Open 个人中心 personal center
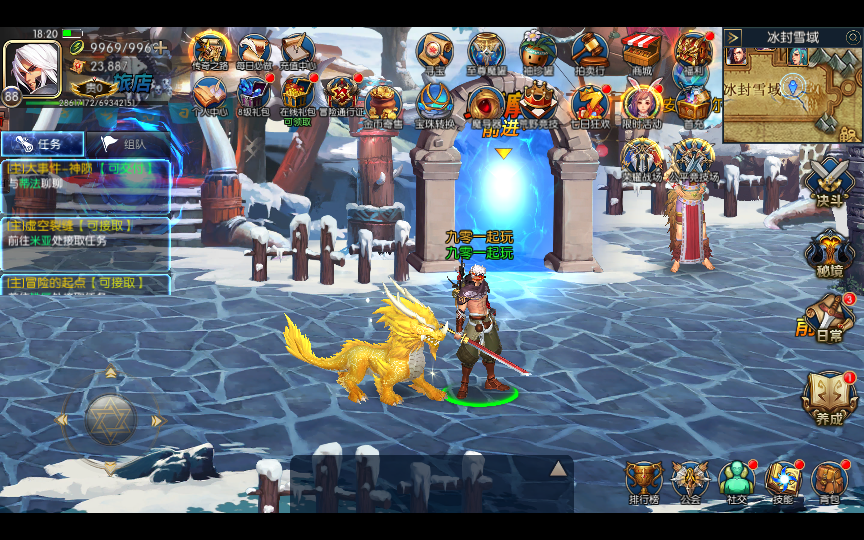Screen dimensions: 864x540 click(211, 96)
